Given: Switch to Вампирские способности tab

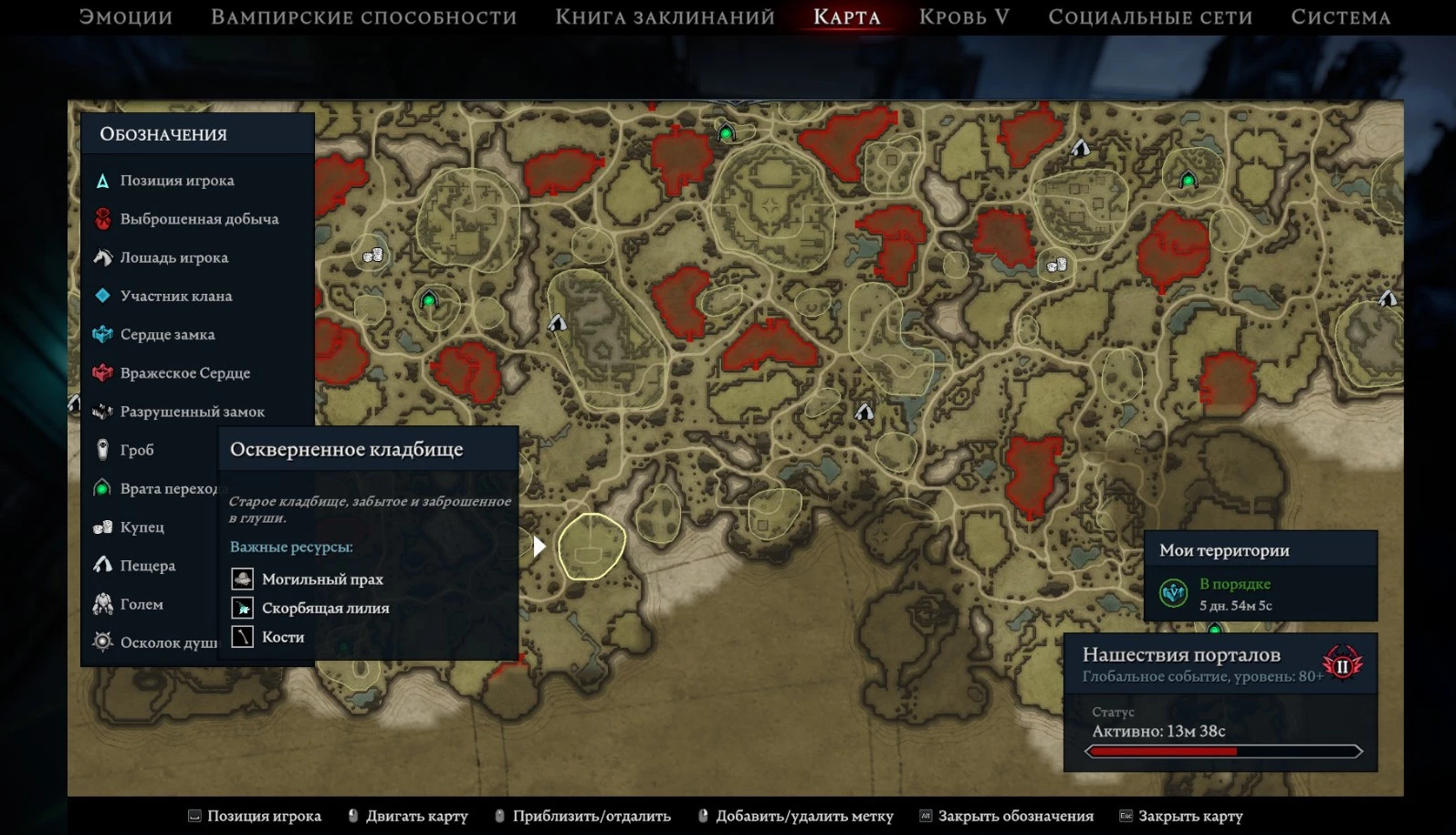Looking at the screenshot, I should (363, 17).
